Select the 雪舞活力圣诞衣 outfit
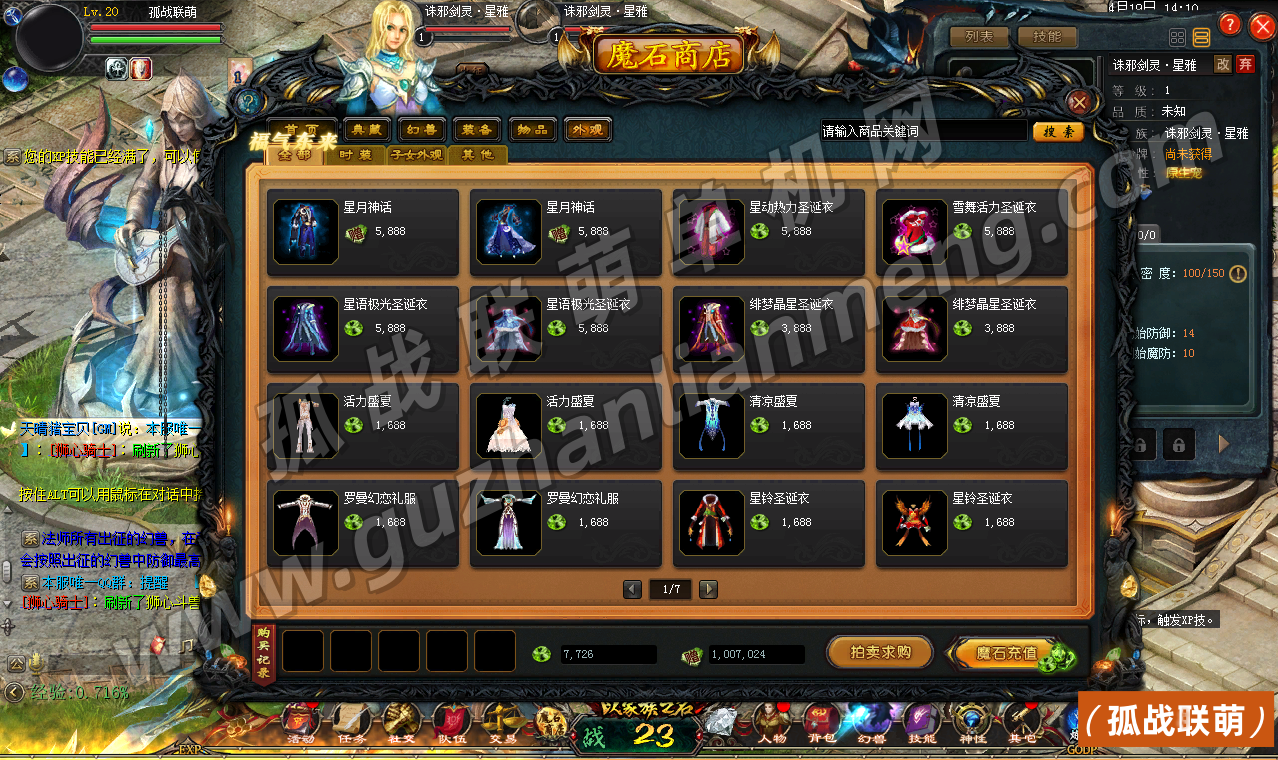The height and width of the screenshot is (760, 1278). tap(971, 230)
